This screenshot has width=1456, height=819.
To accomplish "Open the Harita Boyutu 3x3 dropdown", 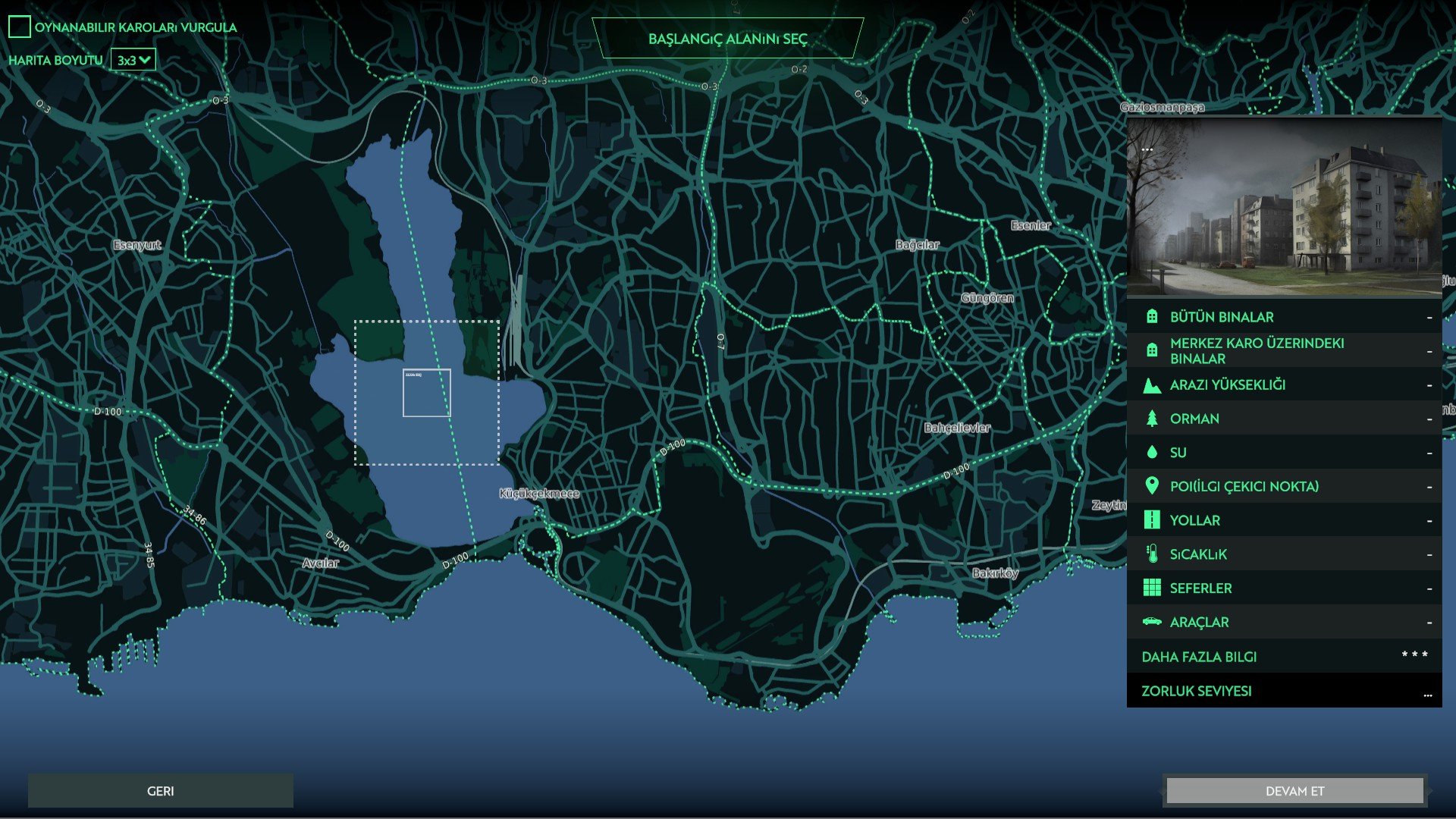I will pyautogui.click(x=133, y=60).
